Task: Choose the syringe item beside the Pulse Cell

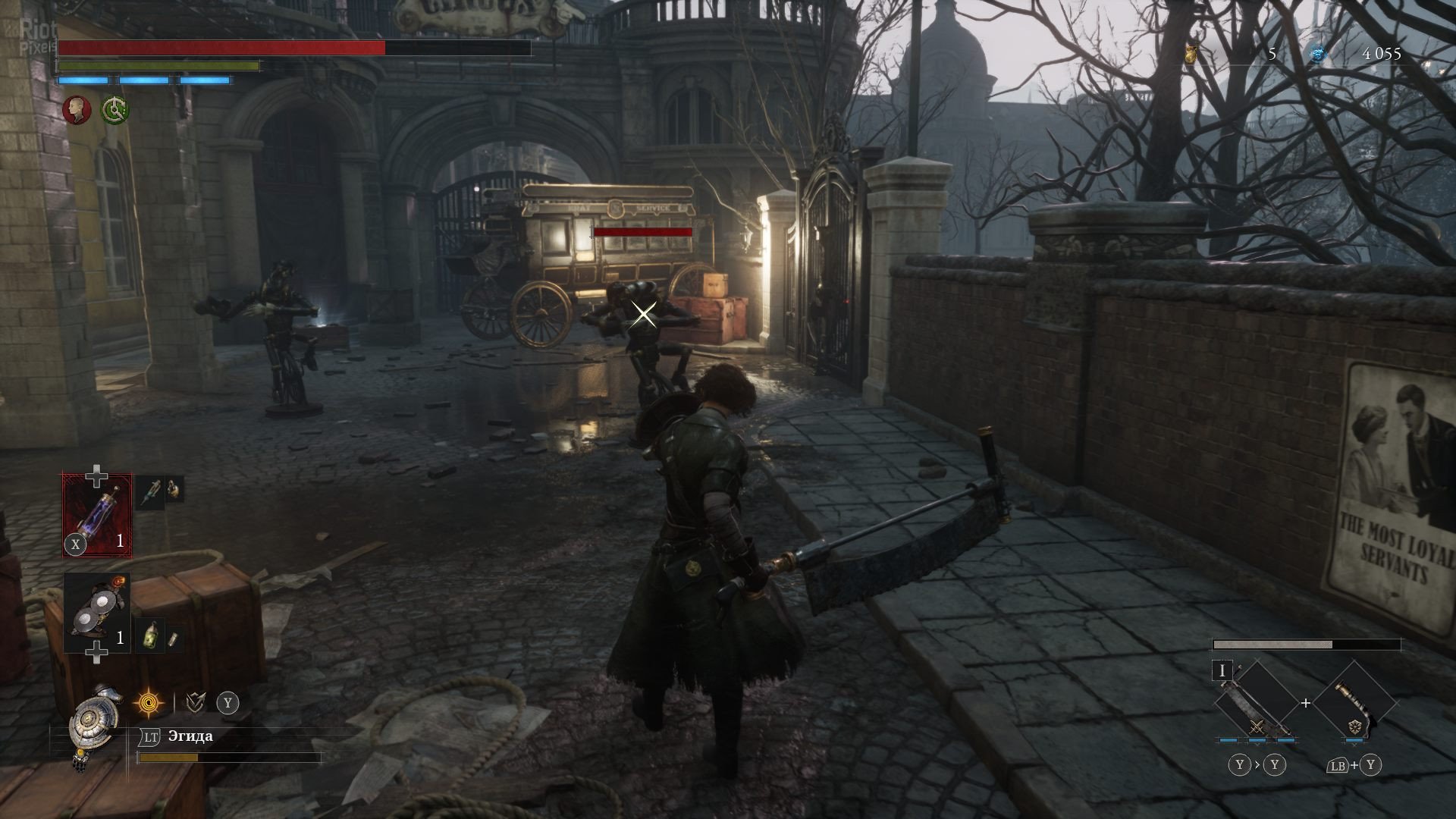Action: coord(151,491)
